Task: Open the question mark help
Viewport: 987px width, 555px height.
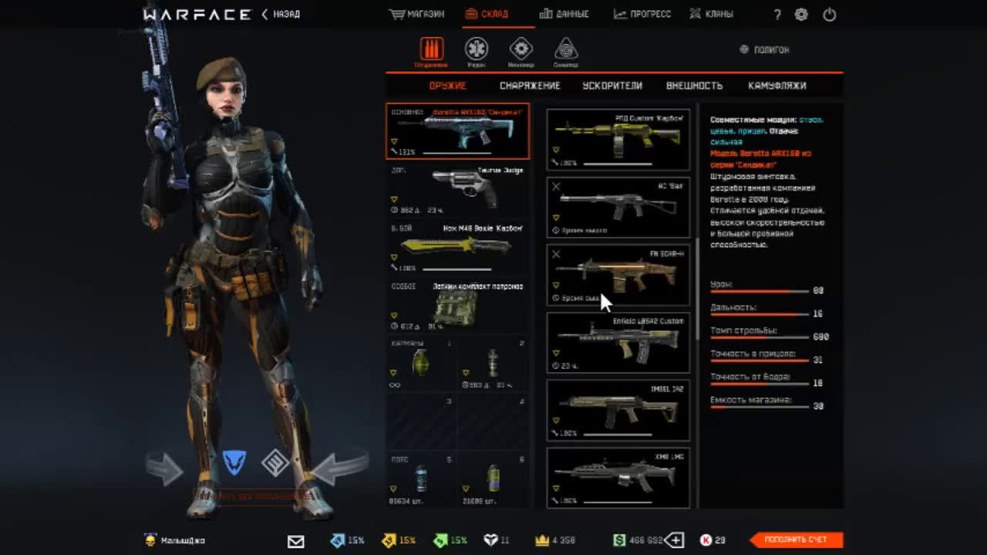Action: point(778,15)
